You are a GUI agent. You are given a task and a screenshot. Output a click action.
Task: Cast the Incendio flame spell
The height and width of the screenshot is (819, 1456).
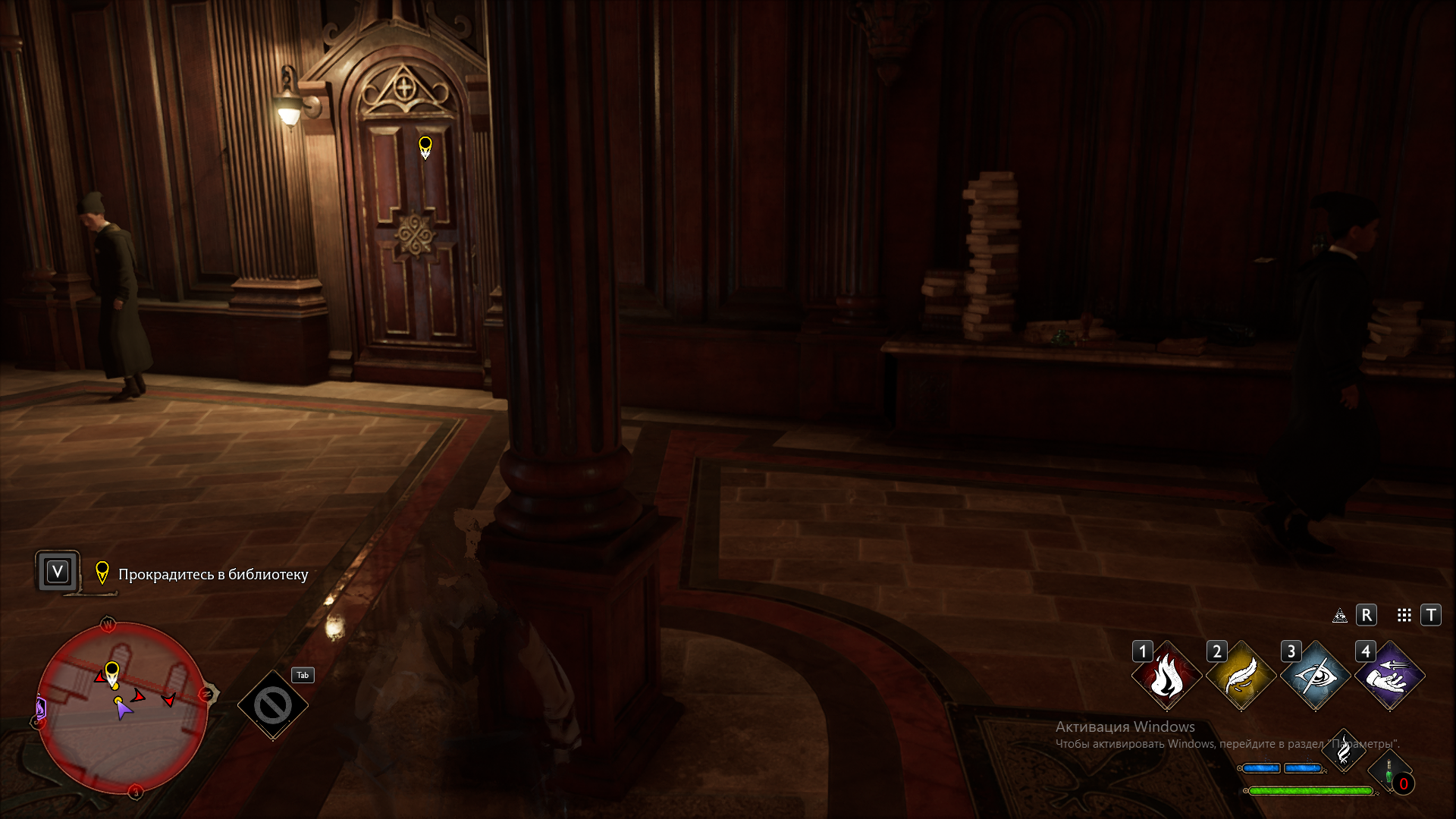click(x=1166, y=676)
